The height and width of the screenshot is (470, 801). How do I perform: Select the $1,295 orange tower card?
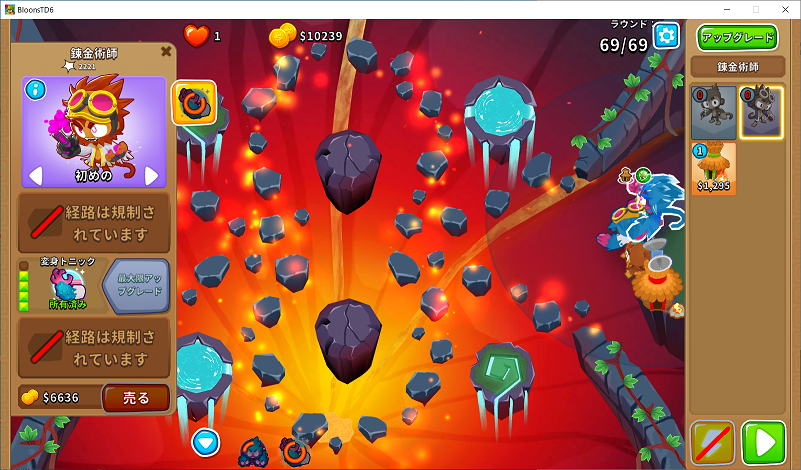[x=714, y=168]
